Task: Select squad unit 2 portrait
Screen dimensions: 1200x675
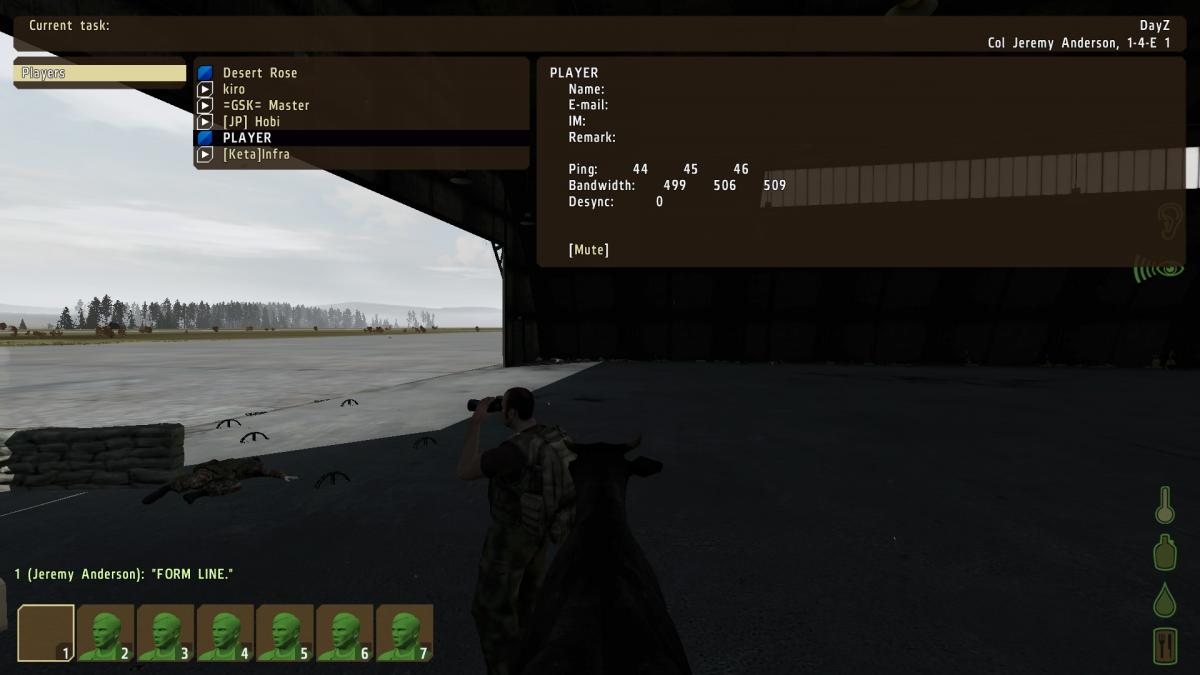Action: point(106,633)
